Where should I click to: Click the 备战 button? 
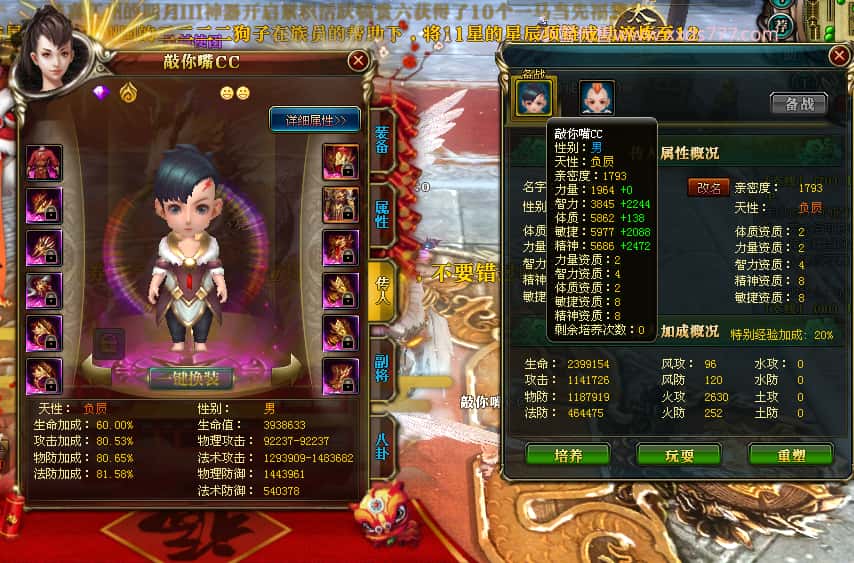tap(799, 103)
